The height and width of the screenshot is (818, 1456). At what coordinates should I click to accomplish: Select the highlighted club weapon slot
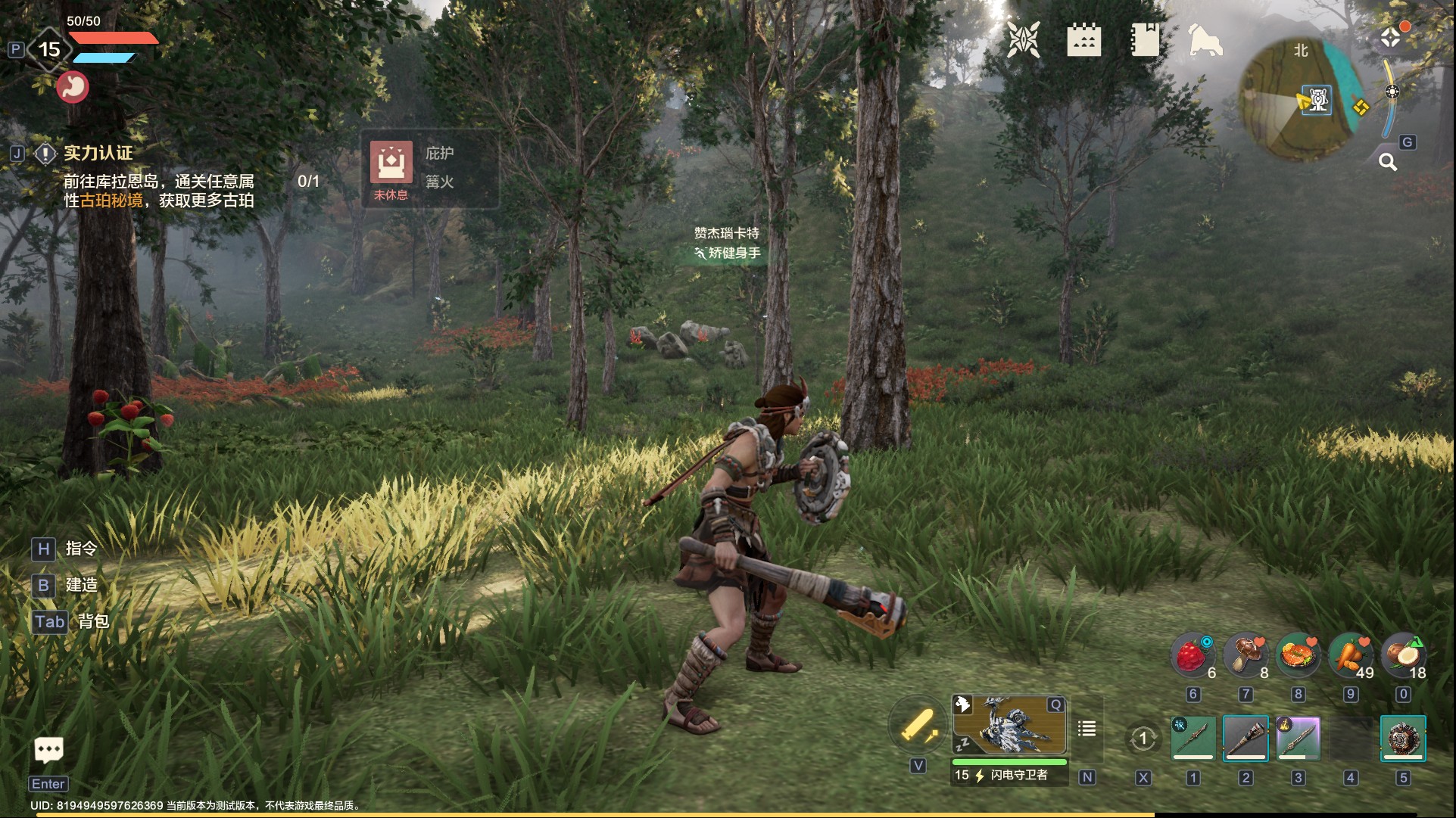tap(1246, 738)
